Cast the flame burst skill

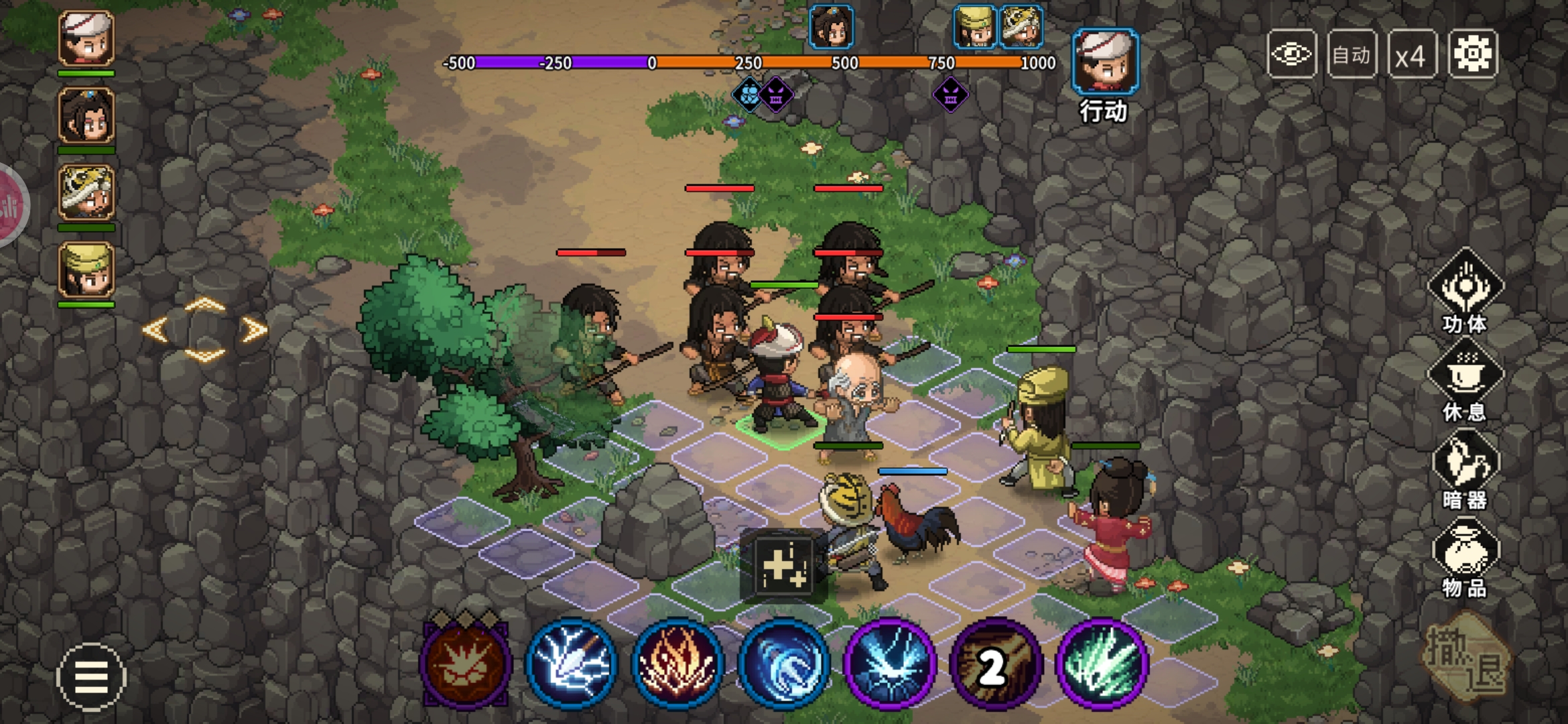coord(677,664)
